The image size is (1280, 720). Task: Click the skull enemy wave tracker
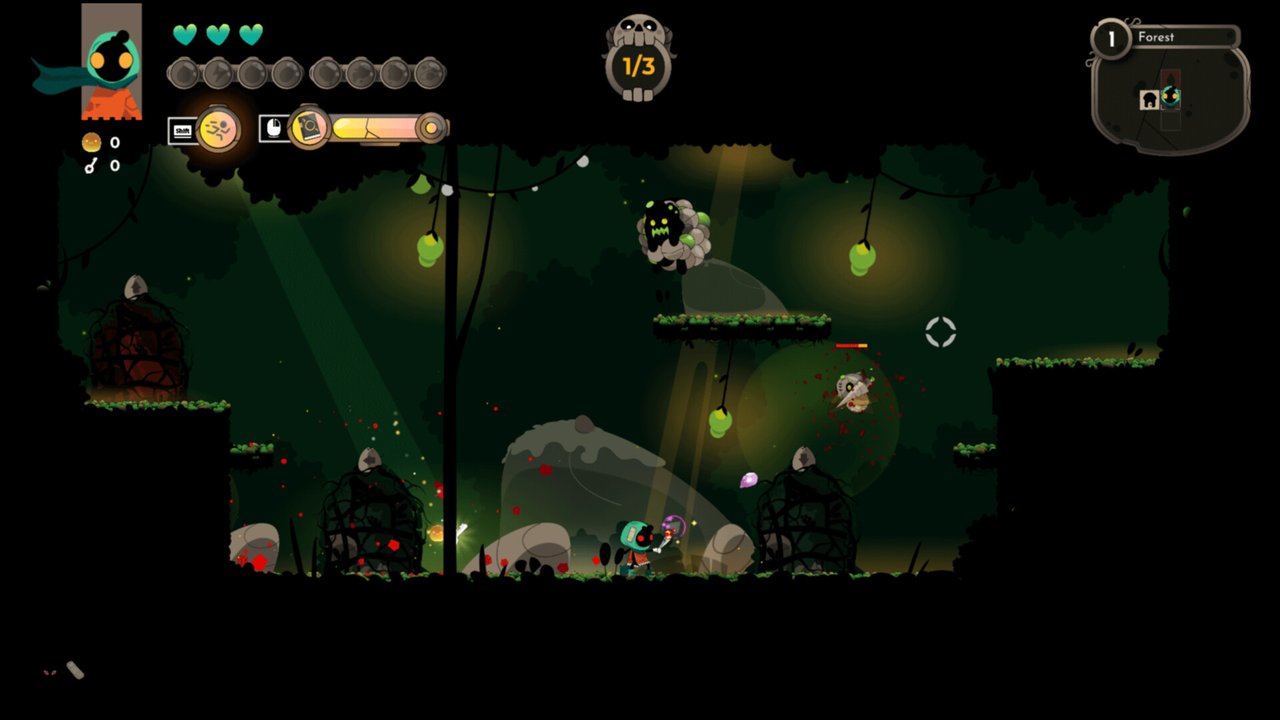[x=639, y=58]
